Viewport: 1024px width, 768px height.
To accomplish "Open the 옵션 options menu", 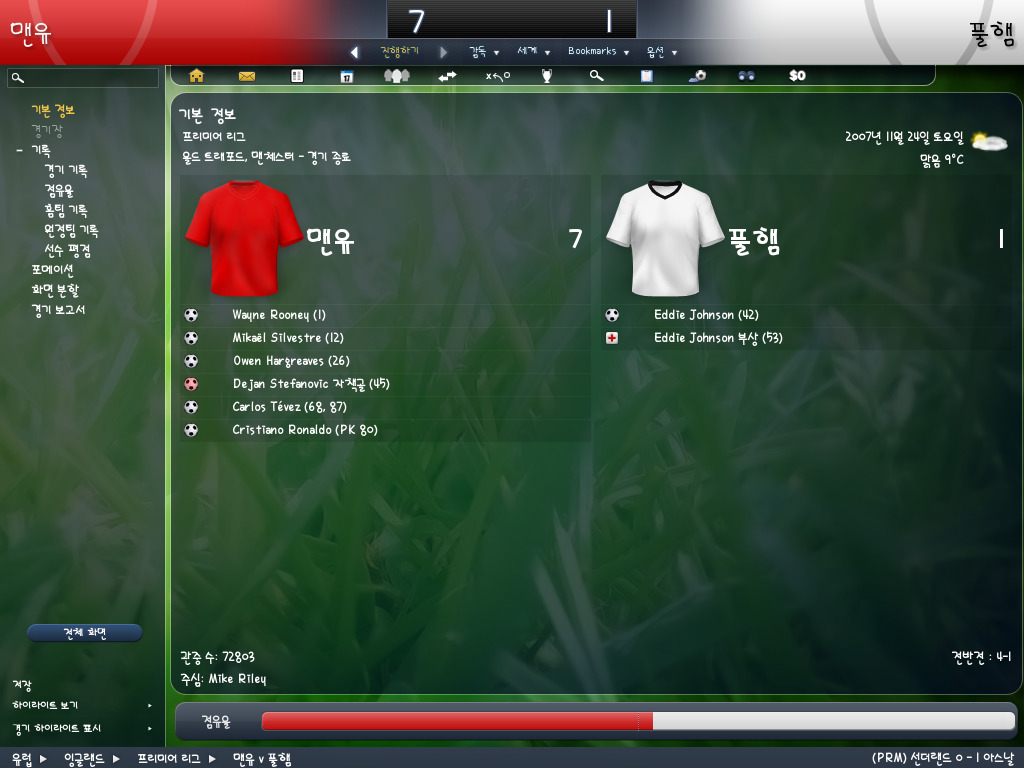I will (x=661, y=52).
